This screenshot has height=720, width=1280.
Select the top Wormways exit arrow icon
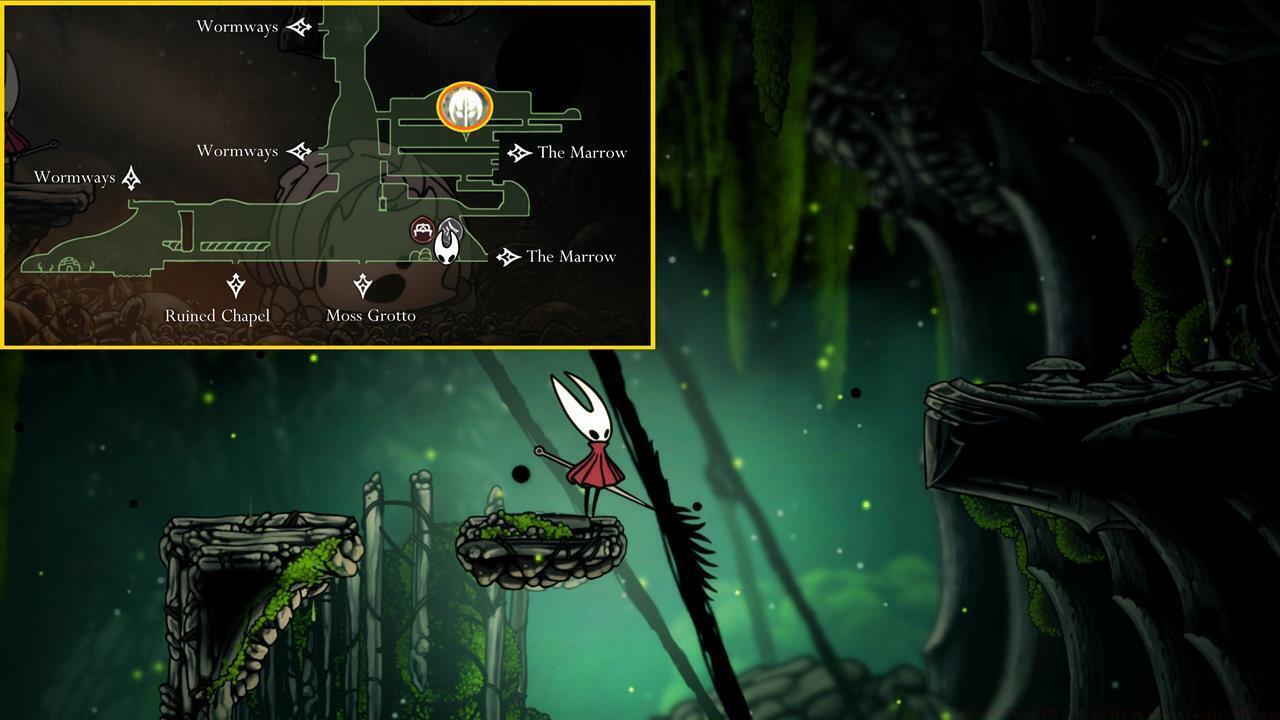298,27
